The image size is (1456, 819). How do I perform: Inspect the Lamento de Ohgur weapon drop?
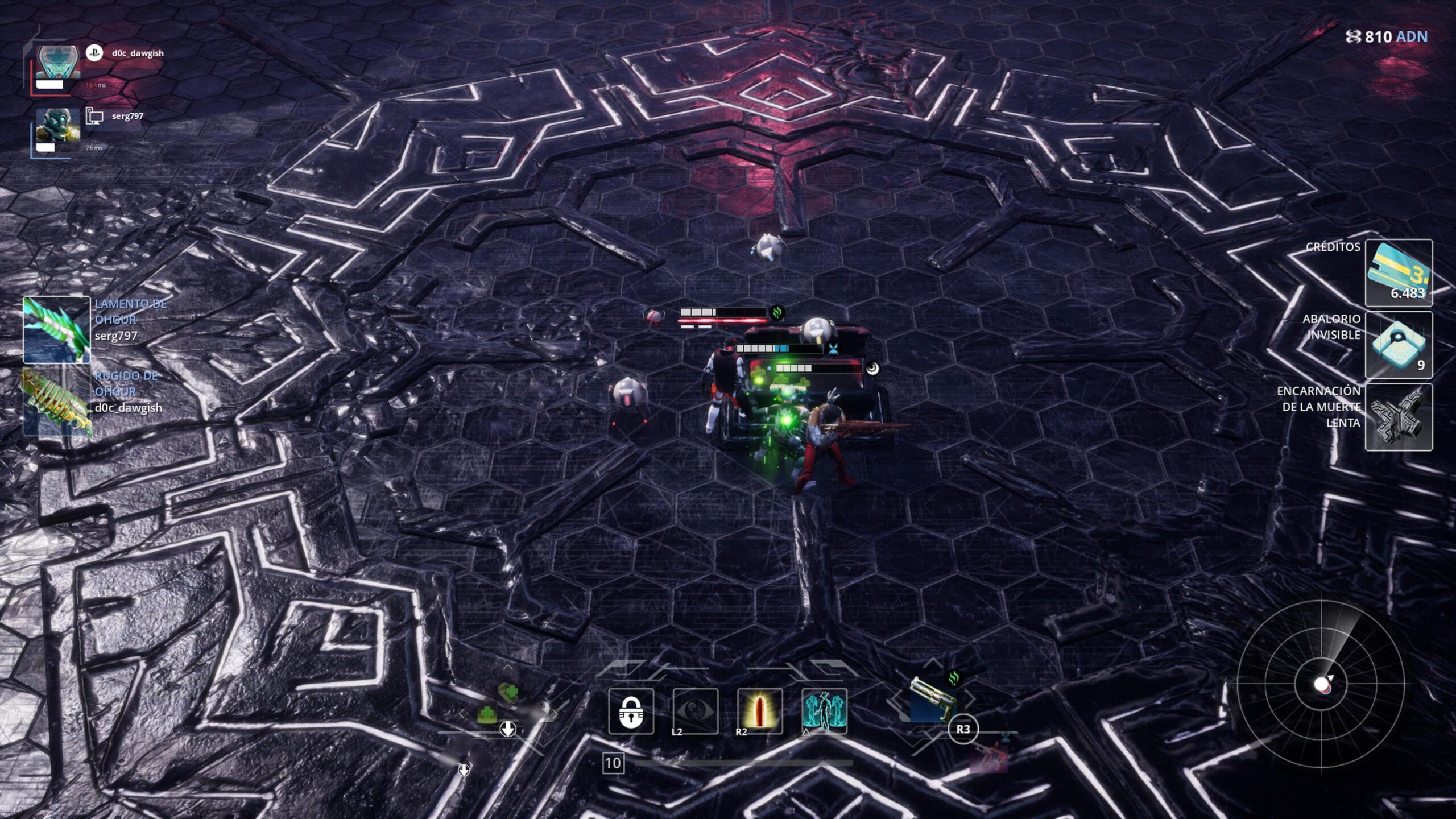[x=56, y=329]
